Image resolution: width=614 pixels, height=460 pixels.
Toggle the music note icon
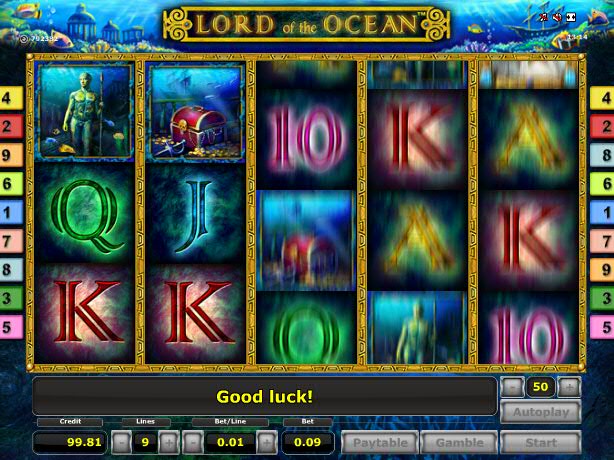click(543, 17)
